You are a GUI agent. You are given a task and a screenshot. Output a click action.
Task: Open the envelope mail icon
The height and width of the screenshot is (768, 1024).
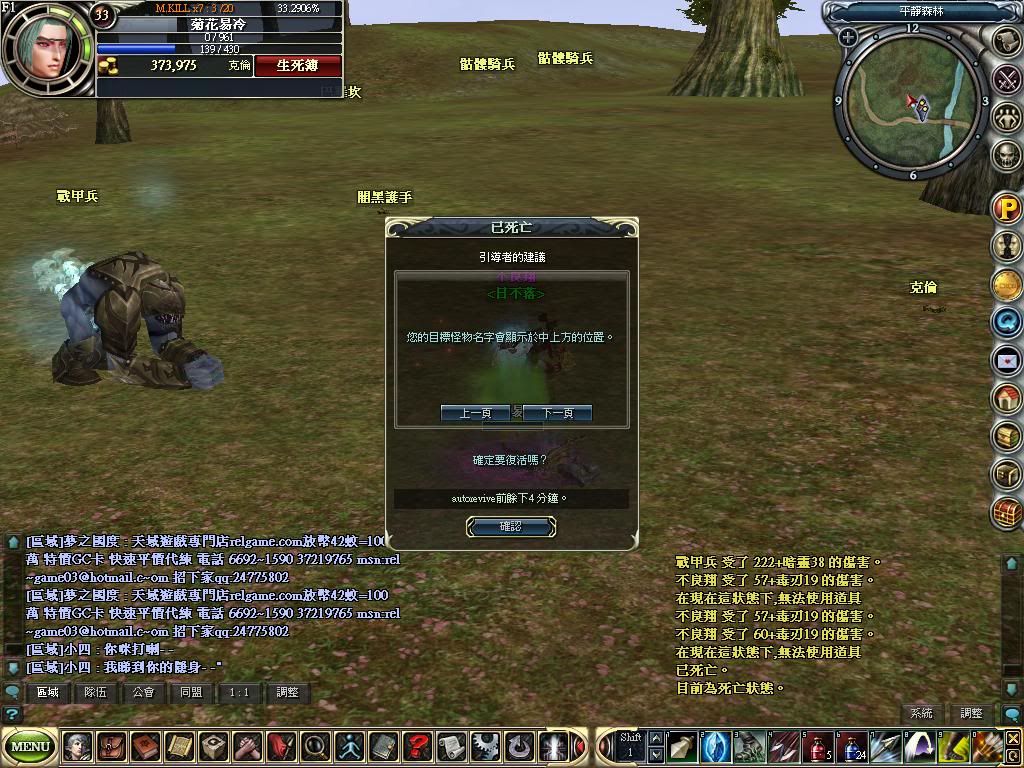1006,360
